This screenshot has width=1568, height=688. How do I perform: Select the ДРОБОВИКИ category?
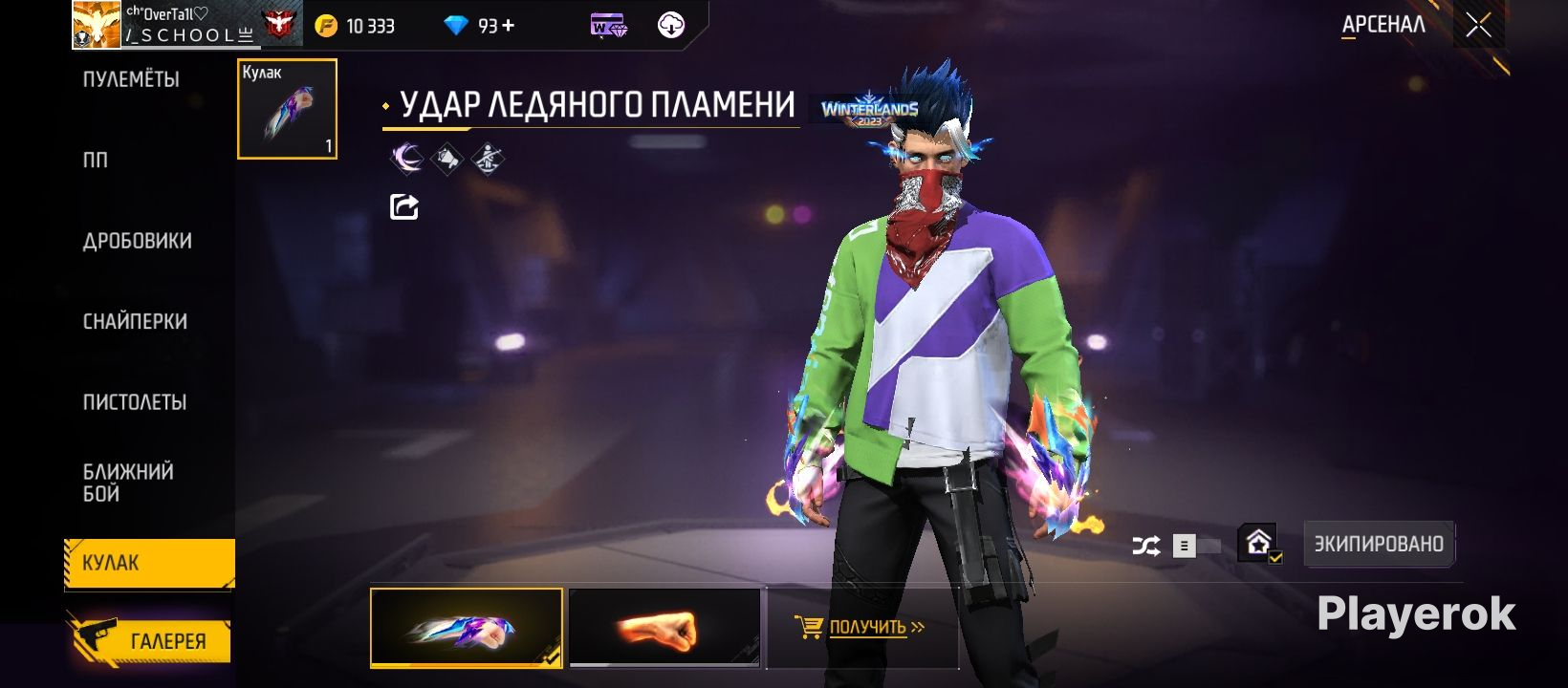pos(137,241)
